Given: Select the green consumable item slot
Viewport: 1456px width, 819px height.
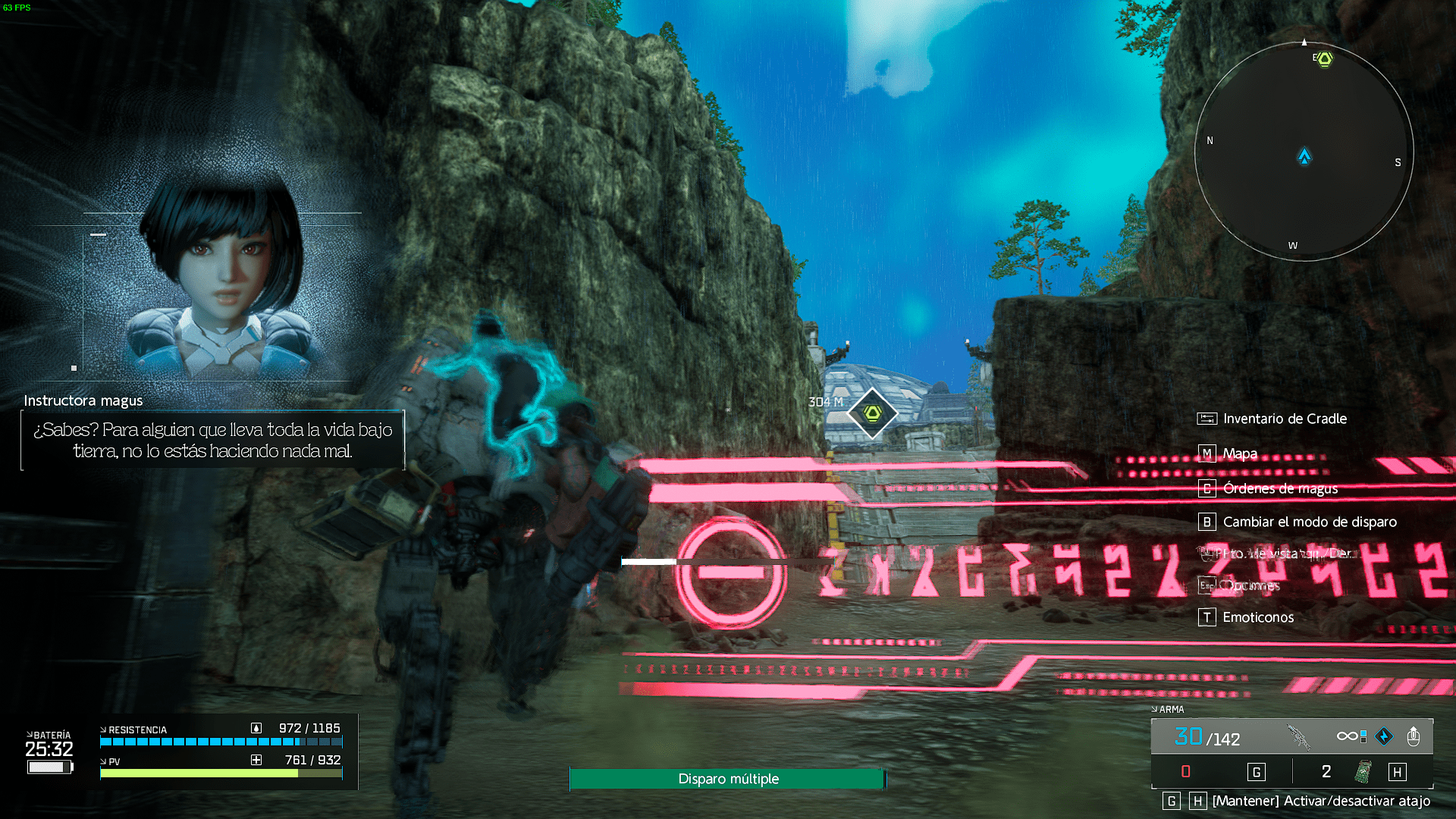Looking at the screenshot, I should tap(1363, 772).
